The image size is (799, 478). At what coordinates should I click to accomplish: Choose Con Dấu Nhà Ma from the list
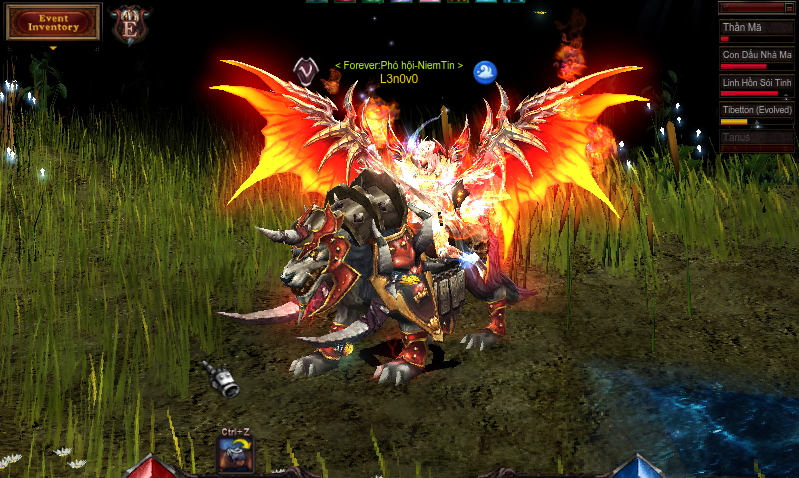pyautogui.click(x=756, y=58)
